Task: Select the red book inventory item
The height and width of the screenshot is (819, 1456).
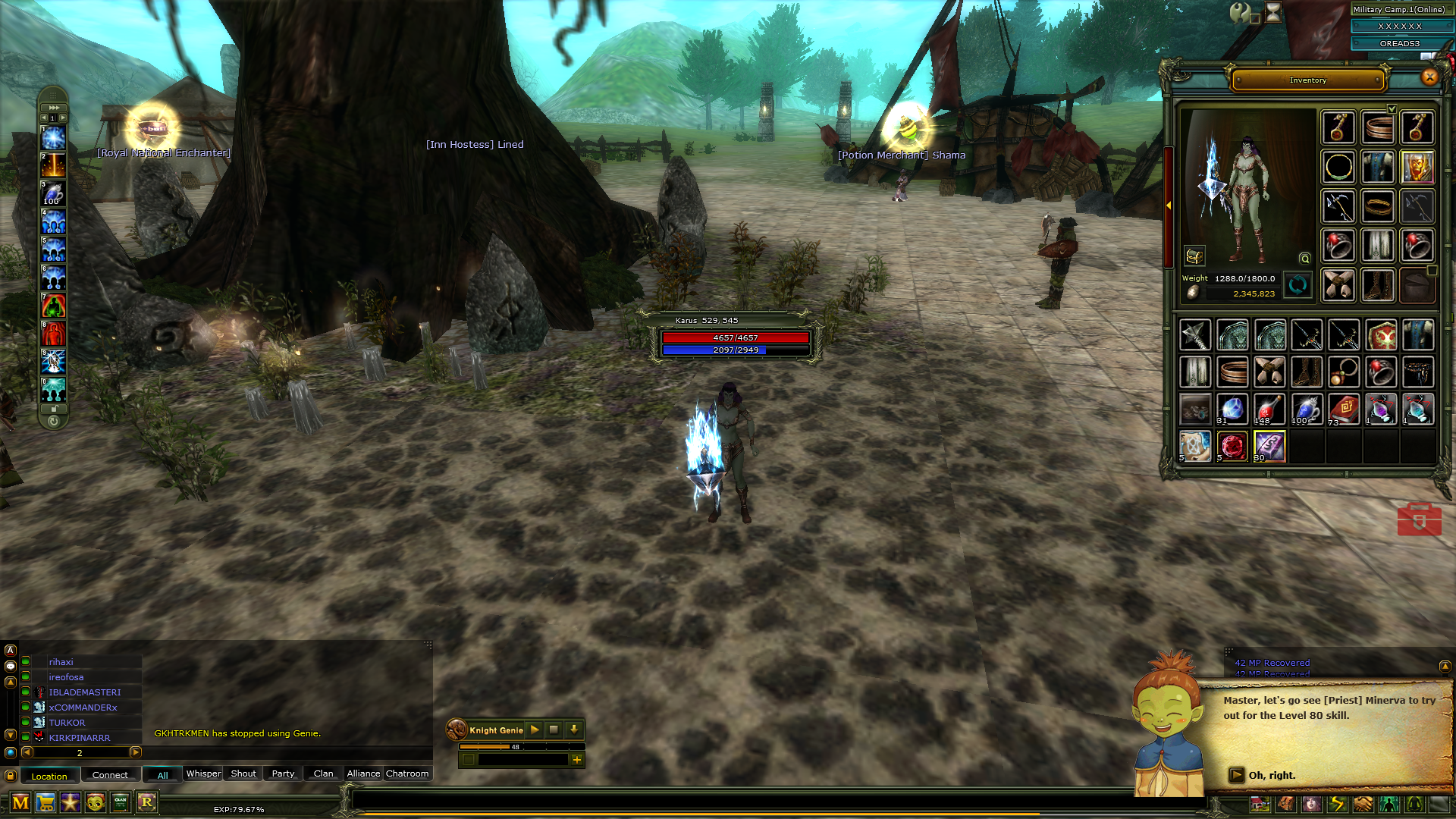Action: pyautogui.click(x=1344, y=409)
